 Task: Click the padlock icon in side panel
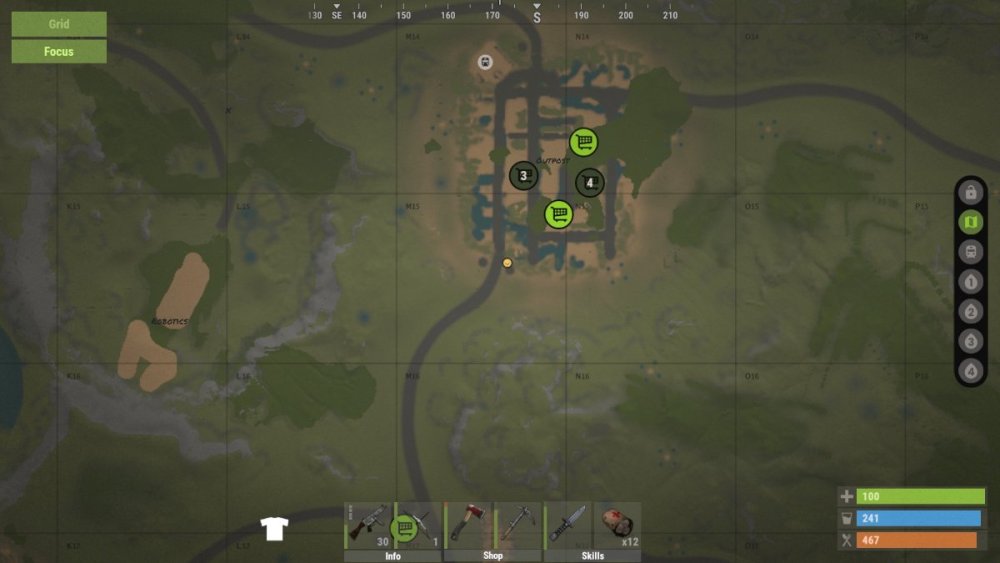970,193
